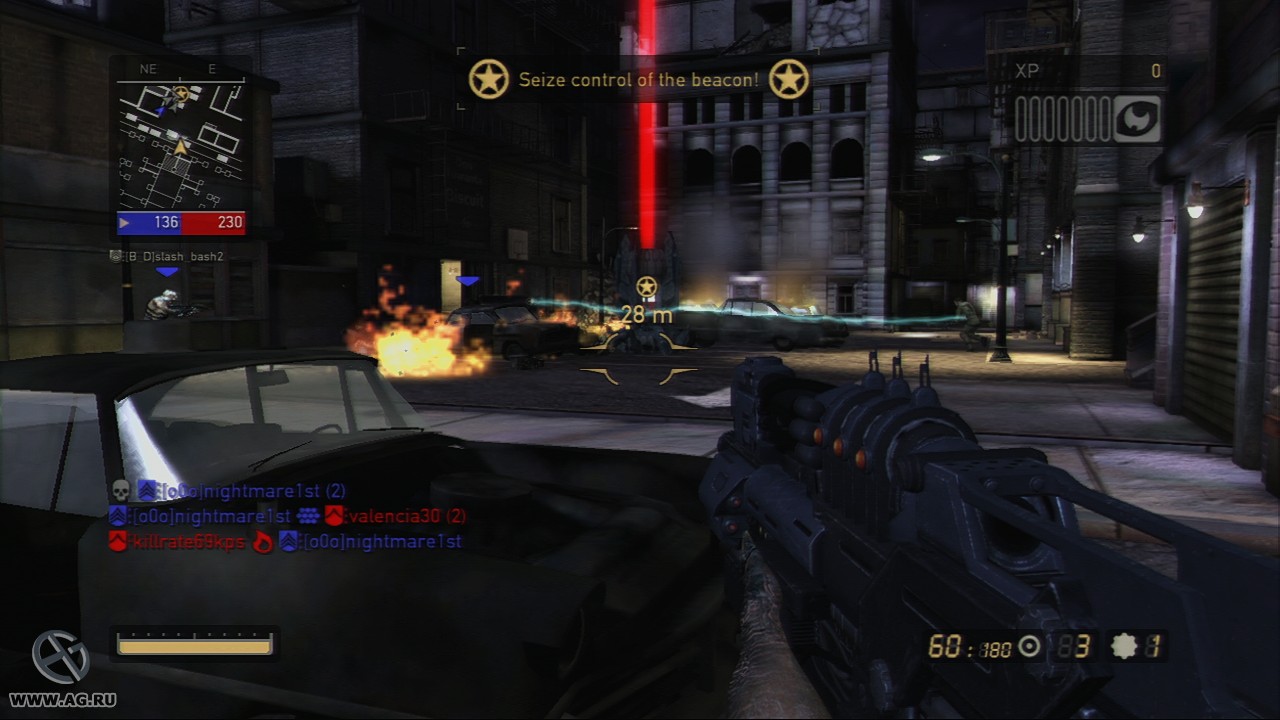The width and height of the screenshot is (1280, 720).
Task: Click the left star medal on the objective banner
Action: [x=489, y=79]
